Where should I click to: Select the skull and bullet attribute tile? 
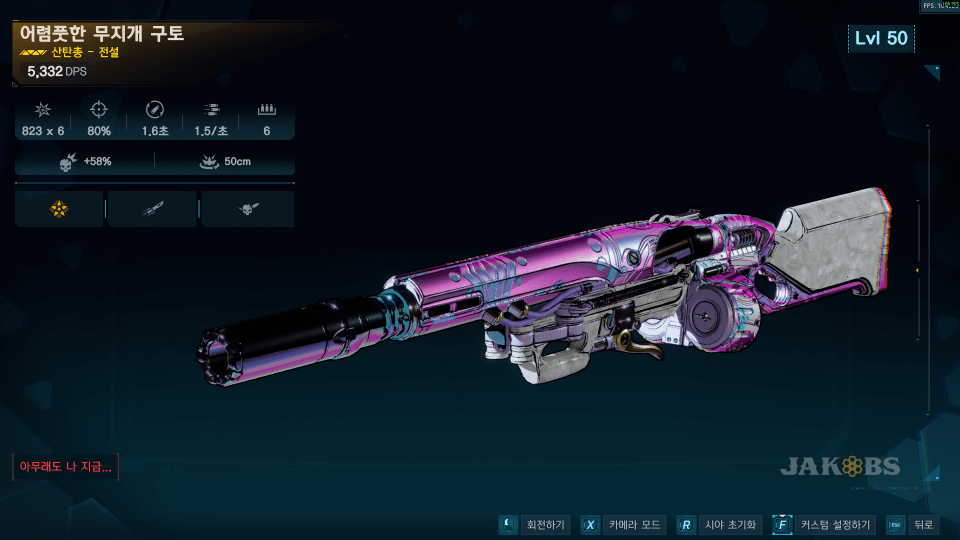pyautogui.click(x=247, y=208)
